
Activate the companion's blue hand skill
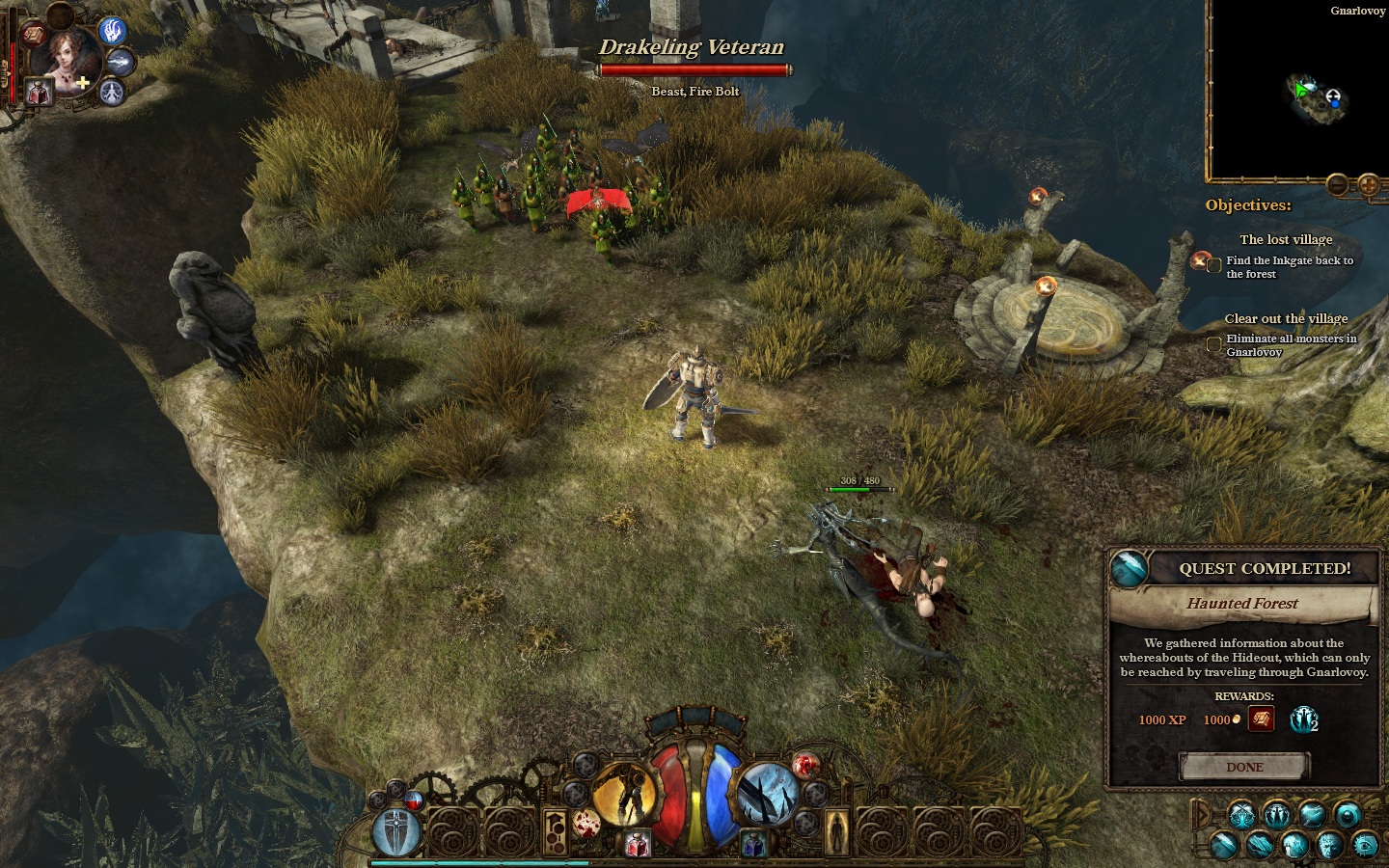tap(113, 31)
